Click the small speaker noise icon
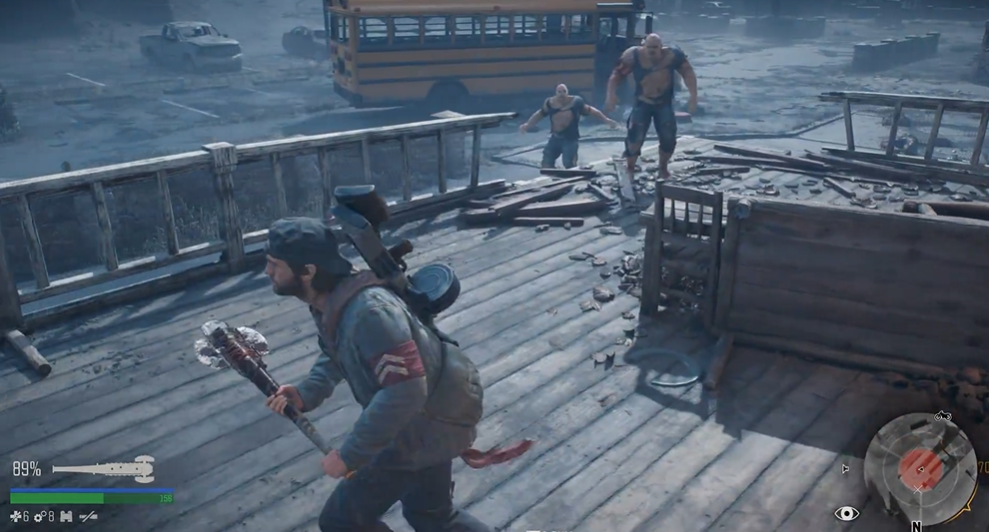 click(847, 467)
